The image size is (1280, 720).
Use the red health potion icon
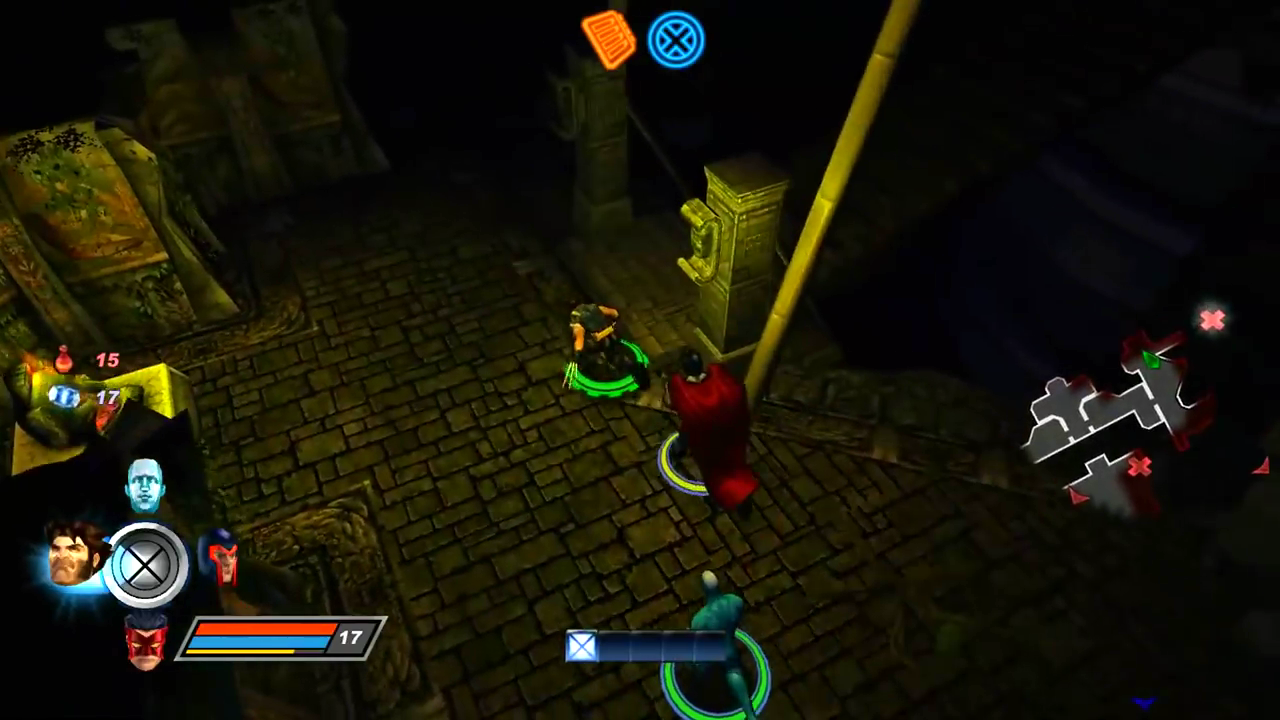coord(64,359)
